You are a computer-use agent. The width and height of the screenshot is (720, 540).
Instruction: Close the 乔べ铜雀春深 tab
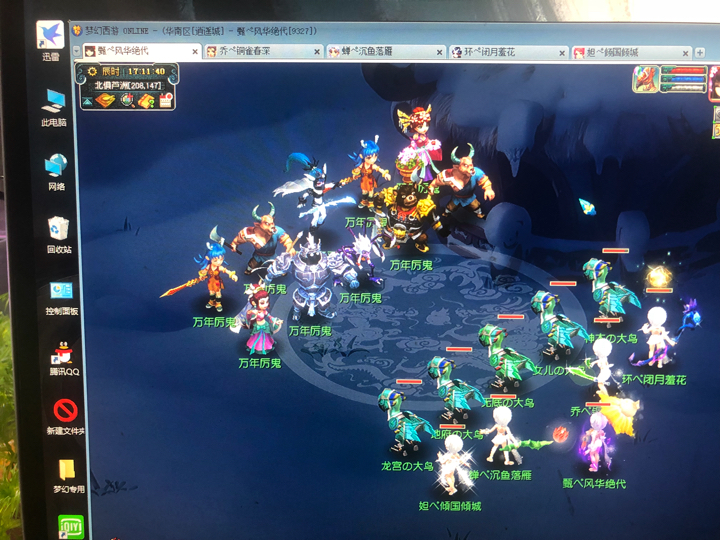click(317, 52)
